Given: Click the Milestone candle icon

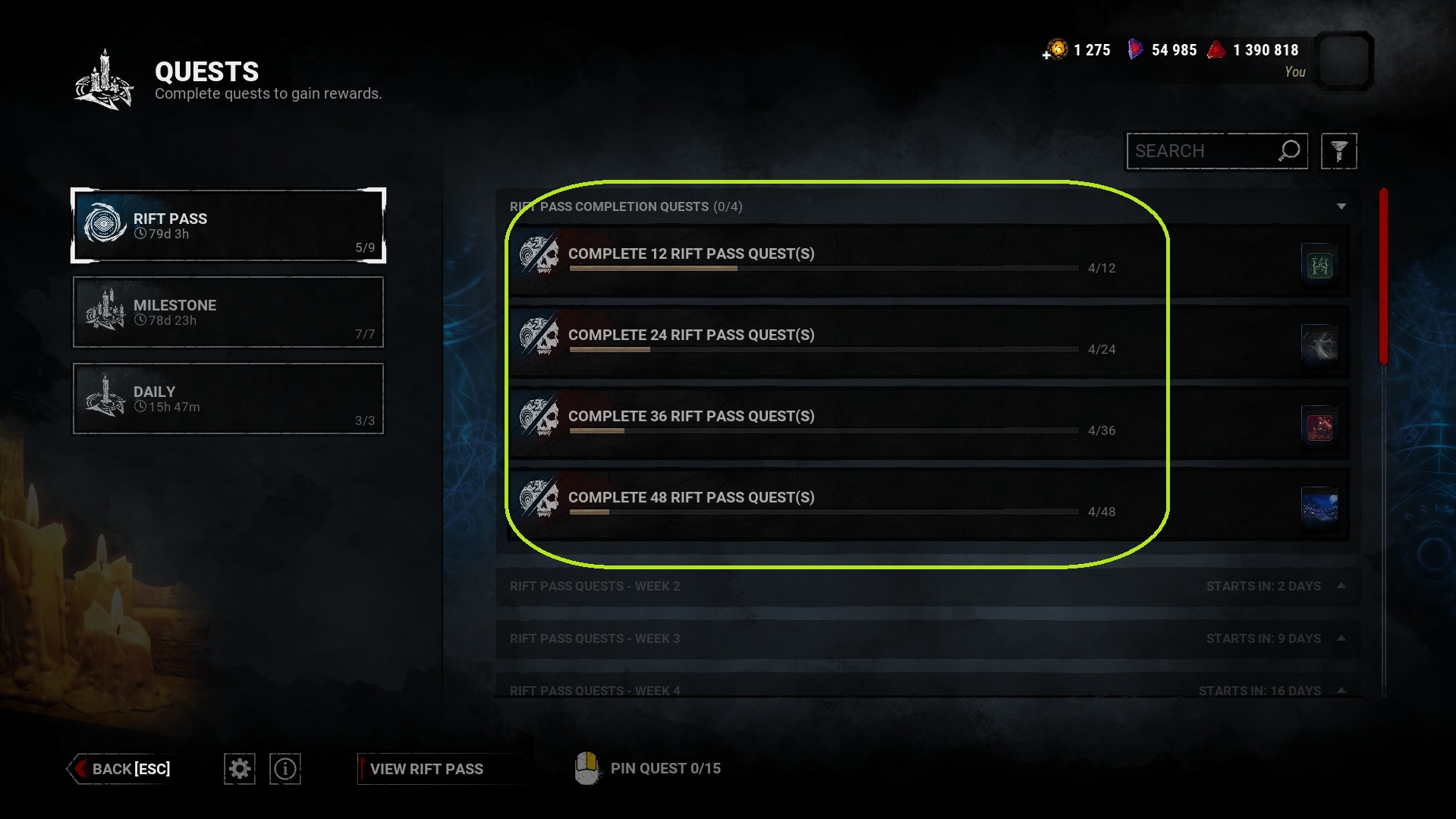Looking at the screenshot, I should pos(106,311).
